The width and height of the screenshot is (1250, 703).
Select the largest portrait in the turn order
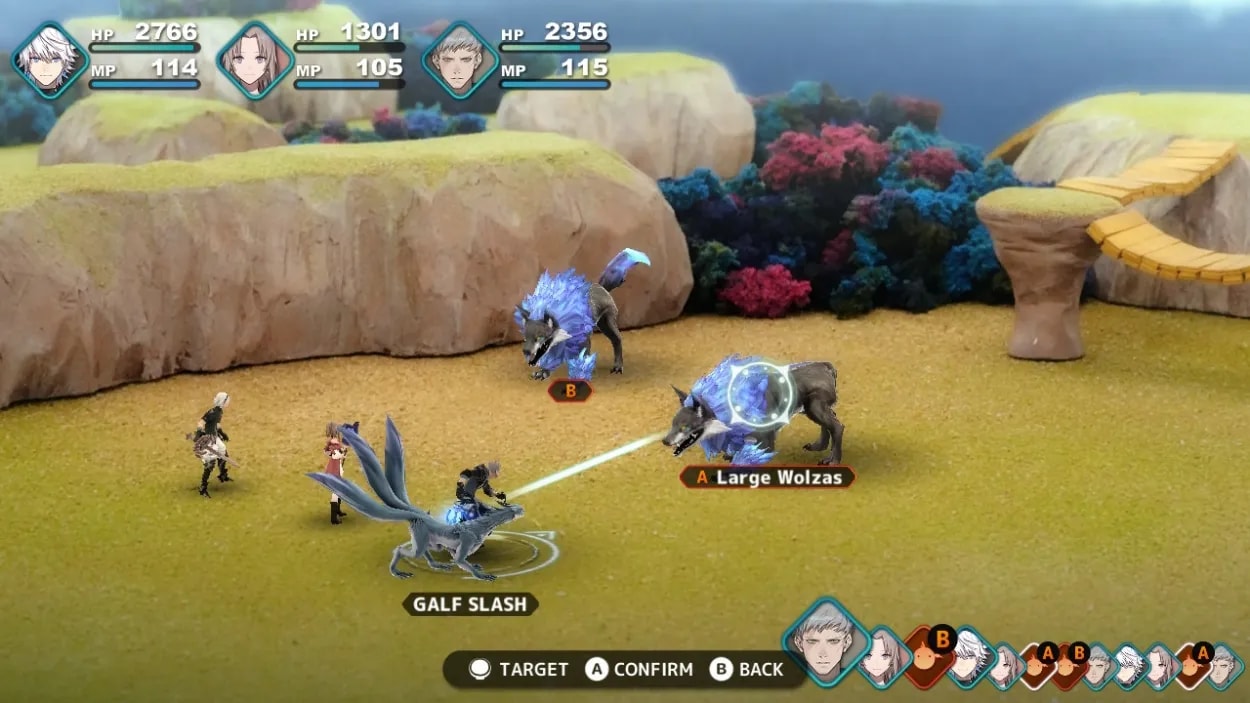click(x=827, y=641)
